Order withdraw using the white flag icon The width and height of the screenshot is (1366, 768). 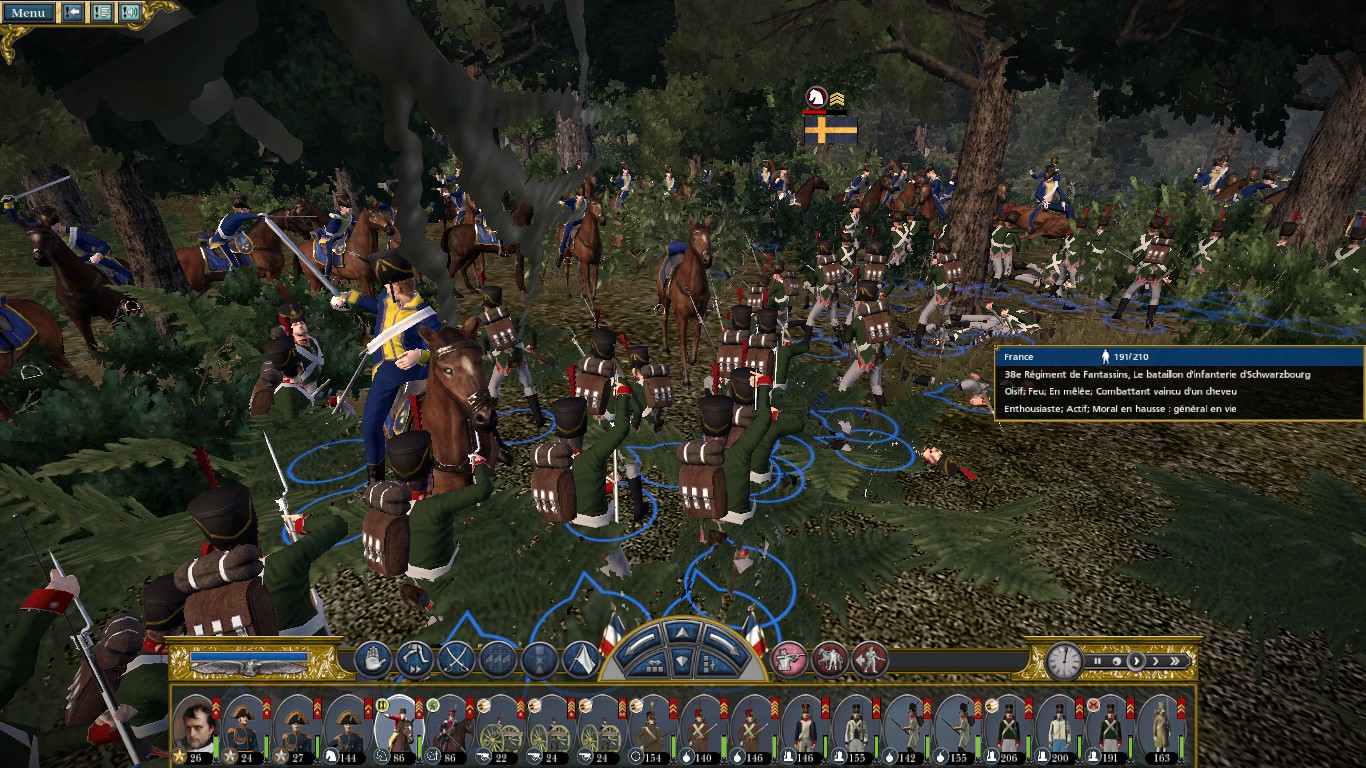click(581, 659)
